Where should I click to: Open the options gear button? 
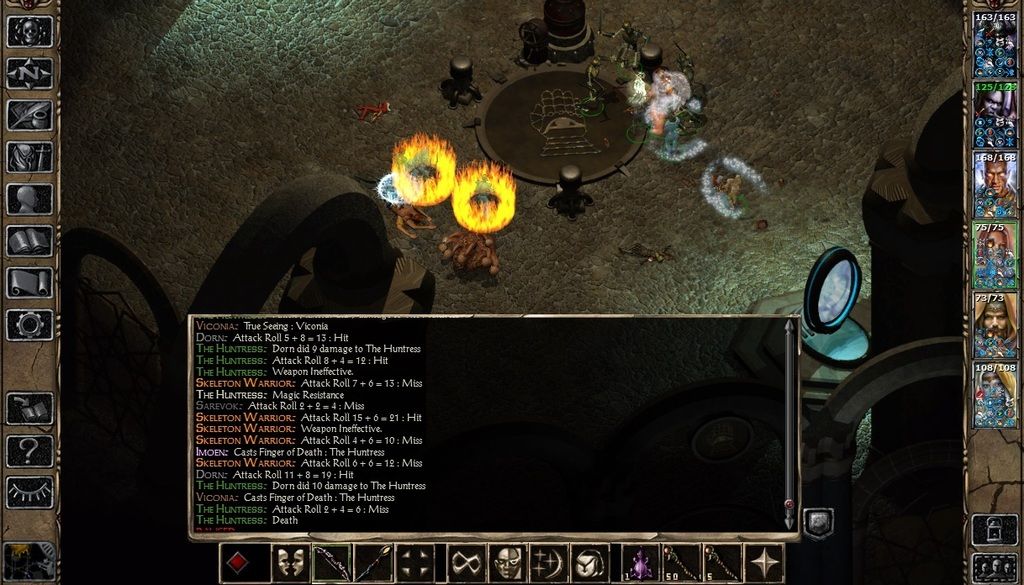(30, 325)
